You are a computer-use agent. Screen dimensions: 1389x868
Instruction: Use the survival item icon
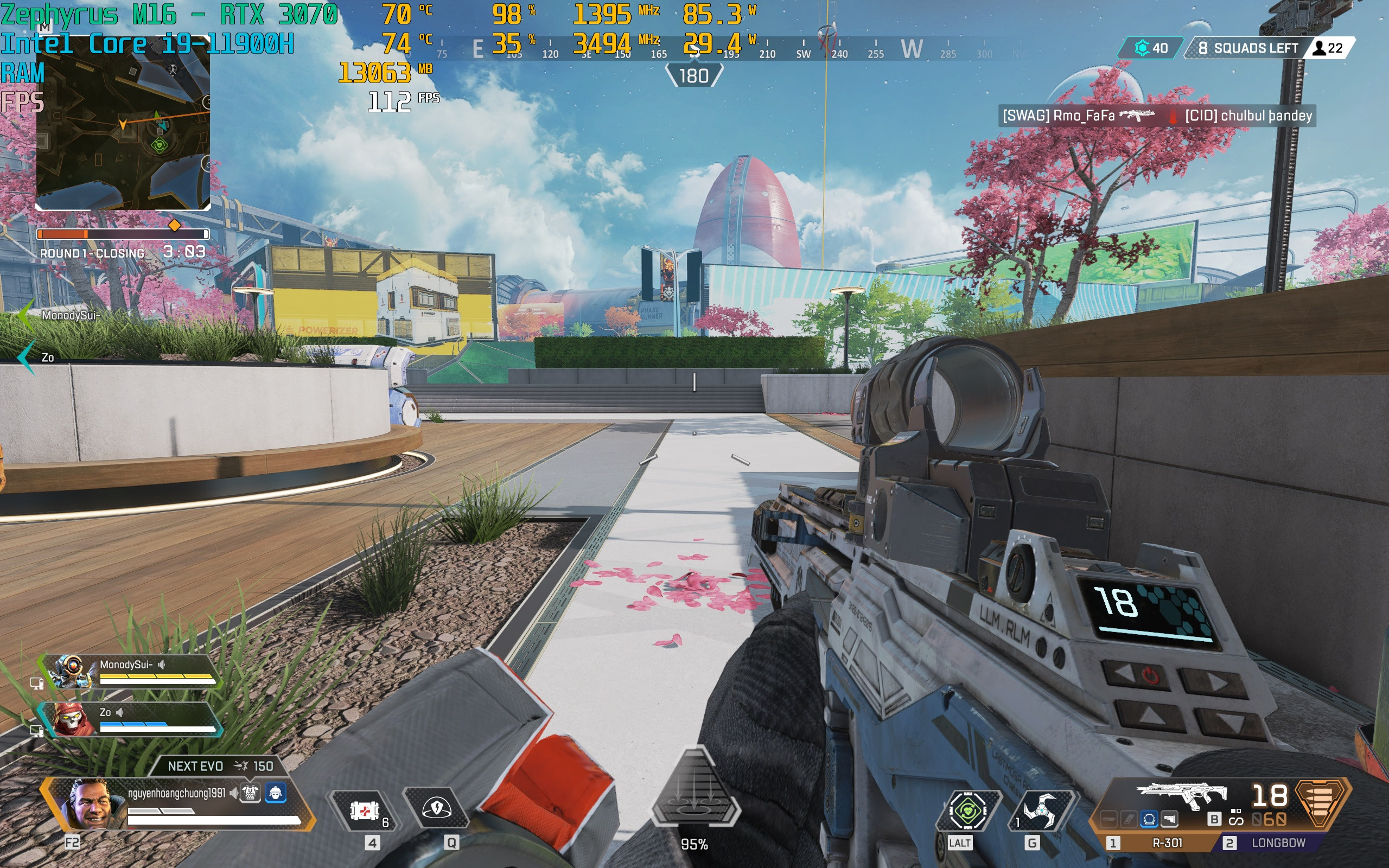(968, 810)
